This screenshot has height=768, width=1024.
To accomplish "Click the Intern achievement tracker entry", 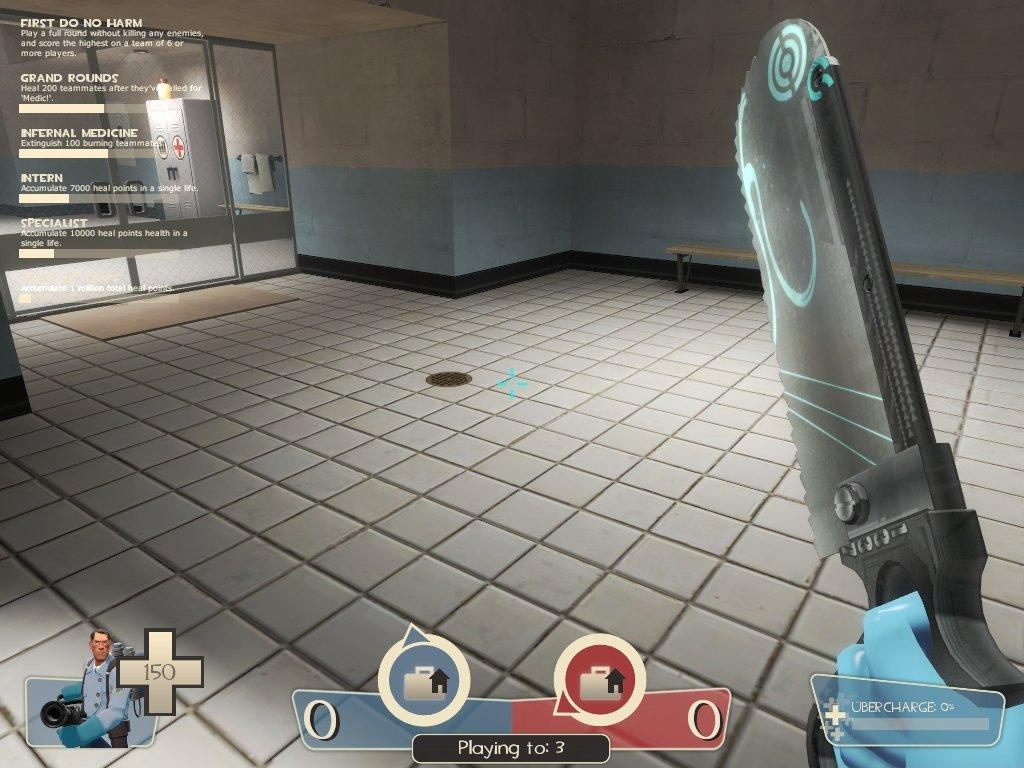I will (42, 178).
